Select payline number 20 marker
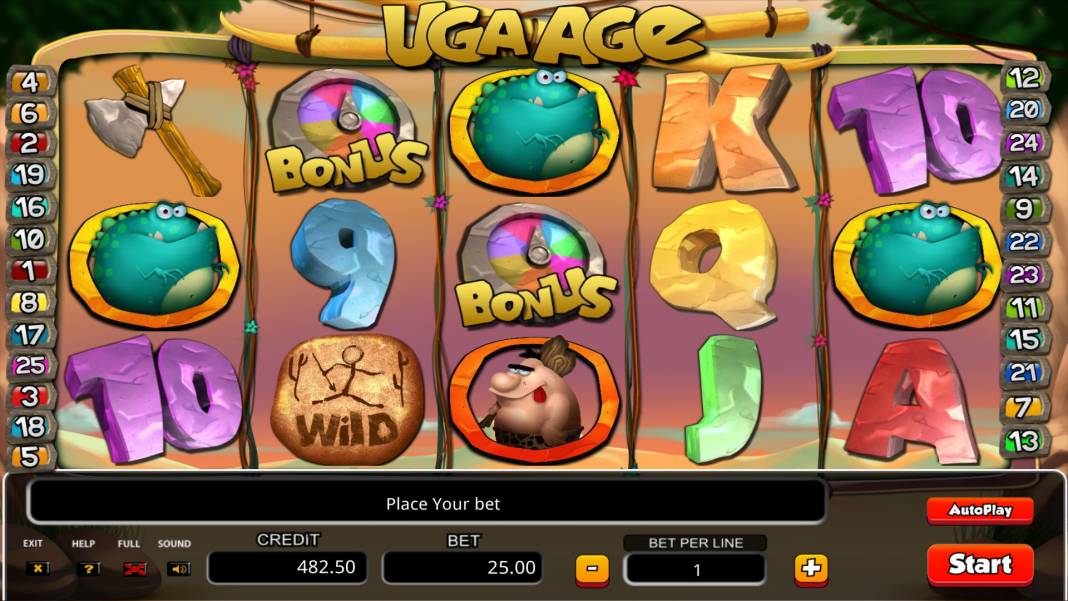Image resolution: width=1068 pixels, height=601 pixels. [x=1024, y=110]
